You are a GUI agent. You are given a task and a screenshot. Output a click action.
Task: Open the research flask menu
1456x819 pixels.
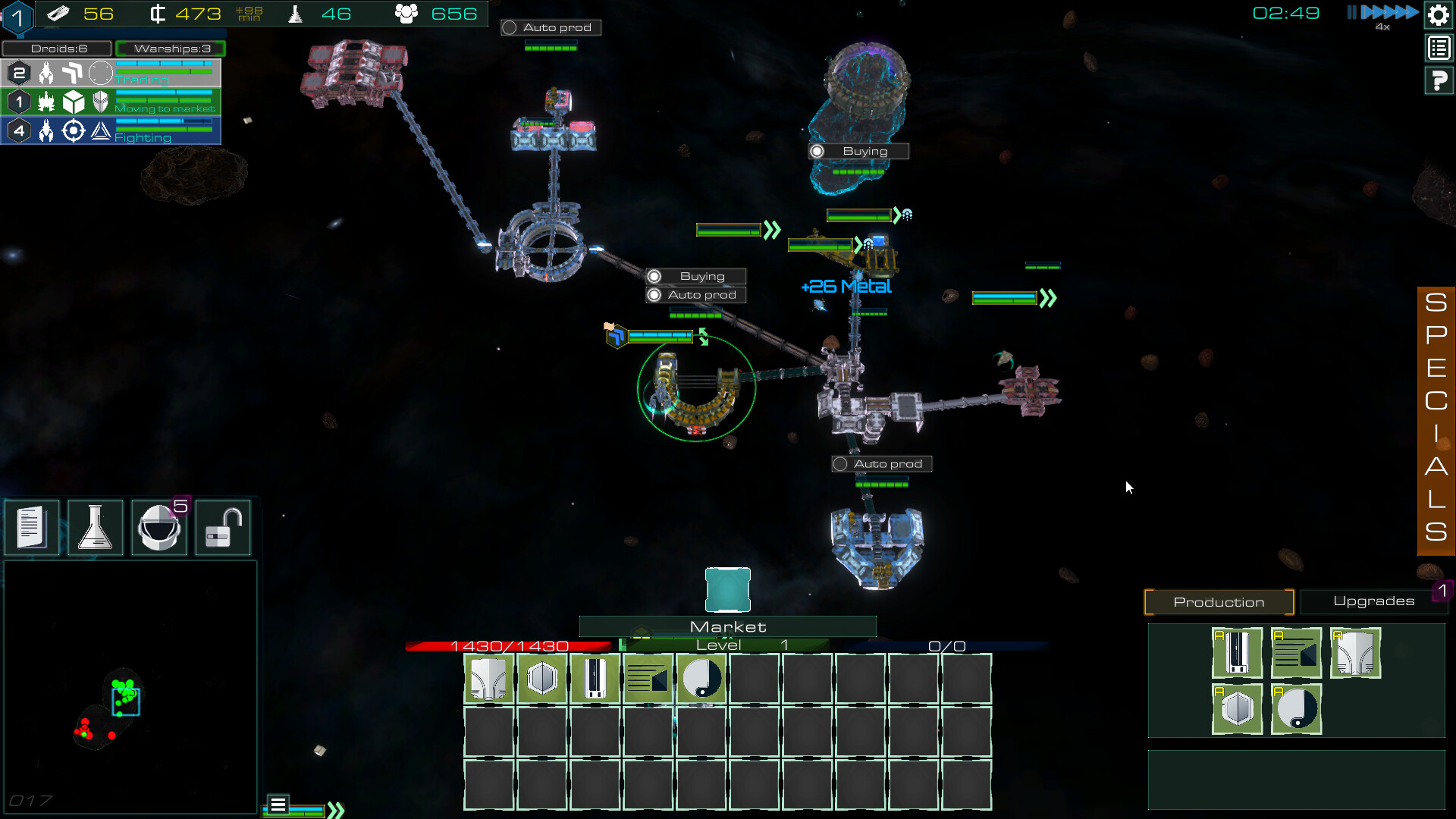(95, 527)
